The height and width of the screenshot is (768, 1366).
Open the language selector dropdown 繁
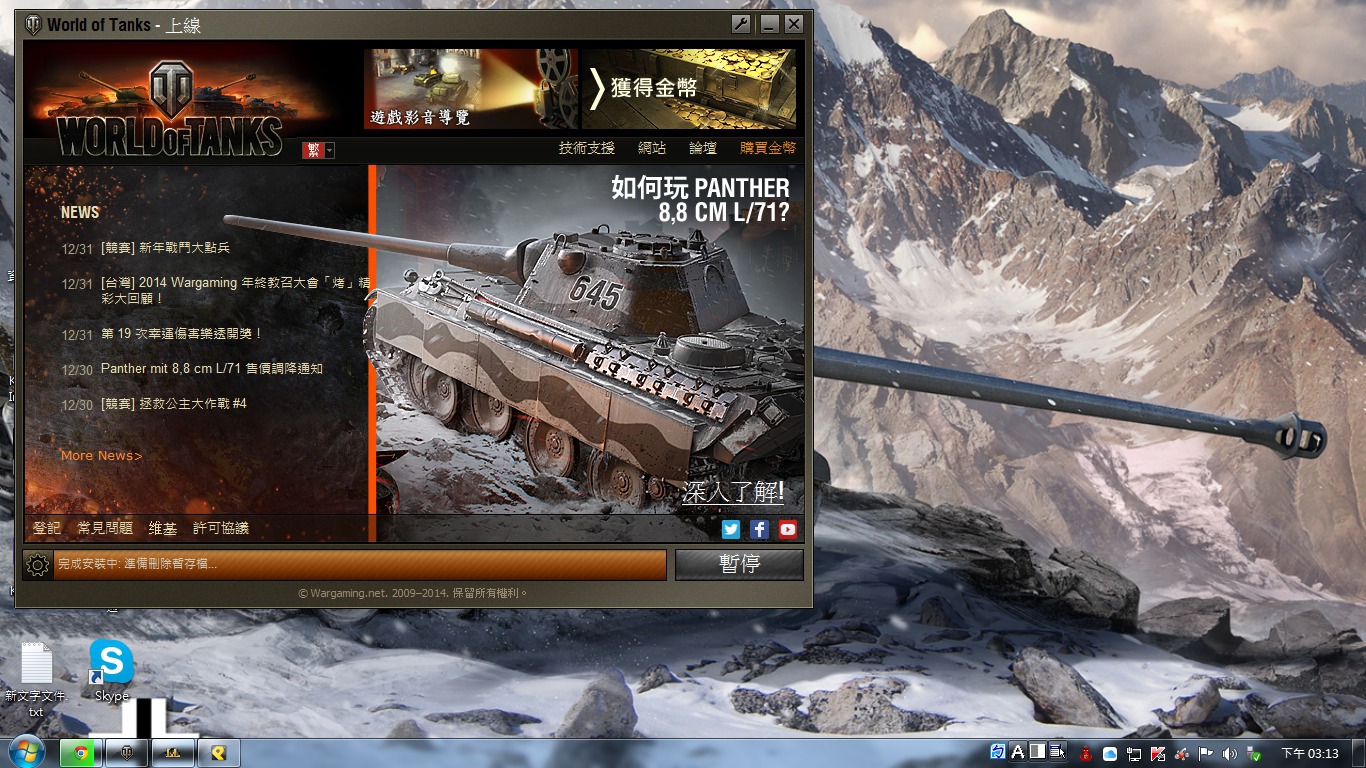pos(319,150)
